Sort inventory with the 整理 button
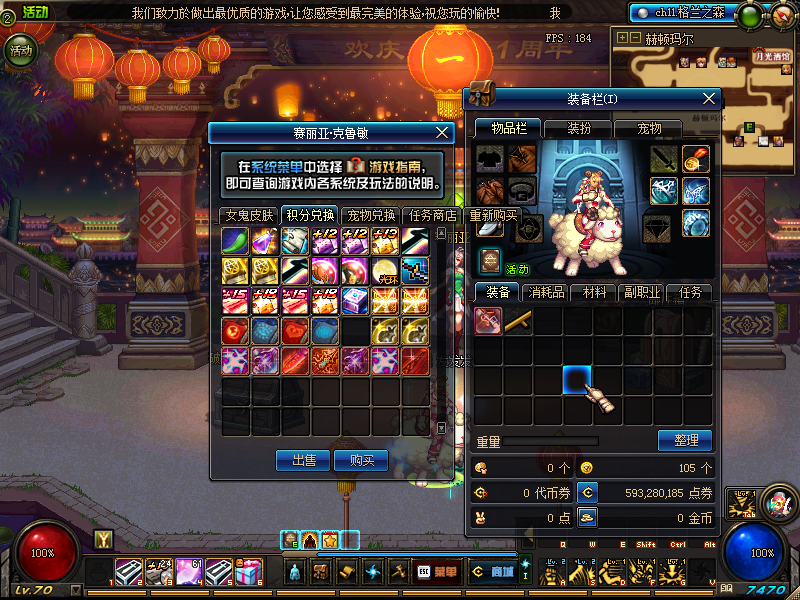Screen dimensions: 800x600 click(684, 440)
